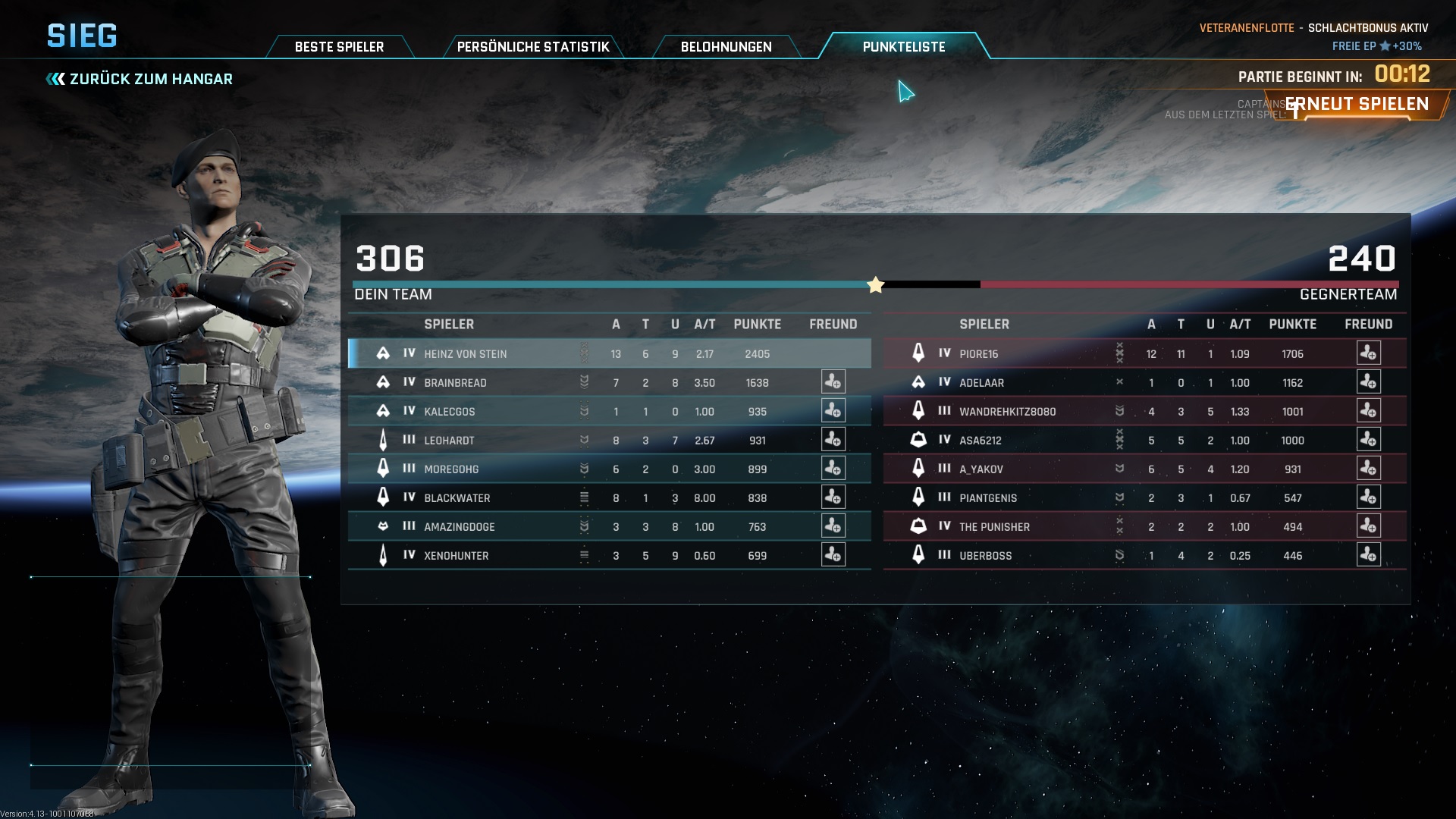Befriend enemy player Uberboss
The height and width of the screenshot is (819, 1456).
[1368, 555]
